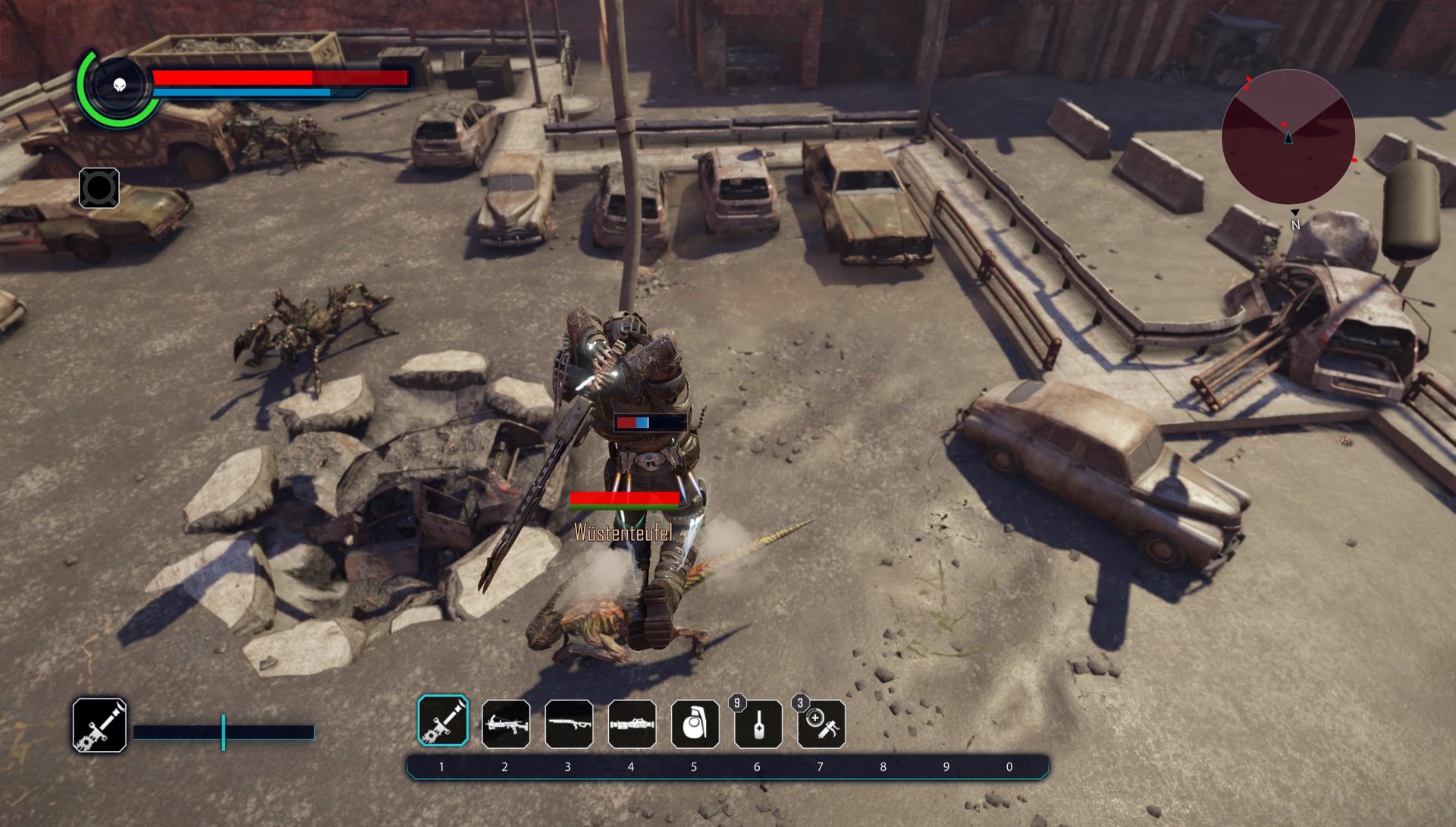
Task: Click the skull portrait emblem
Action: (x=119, y=85)
